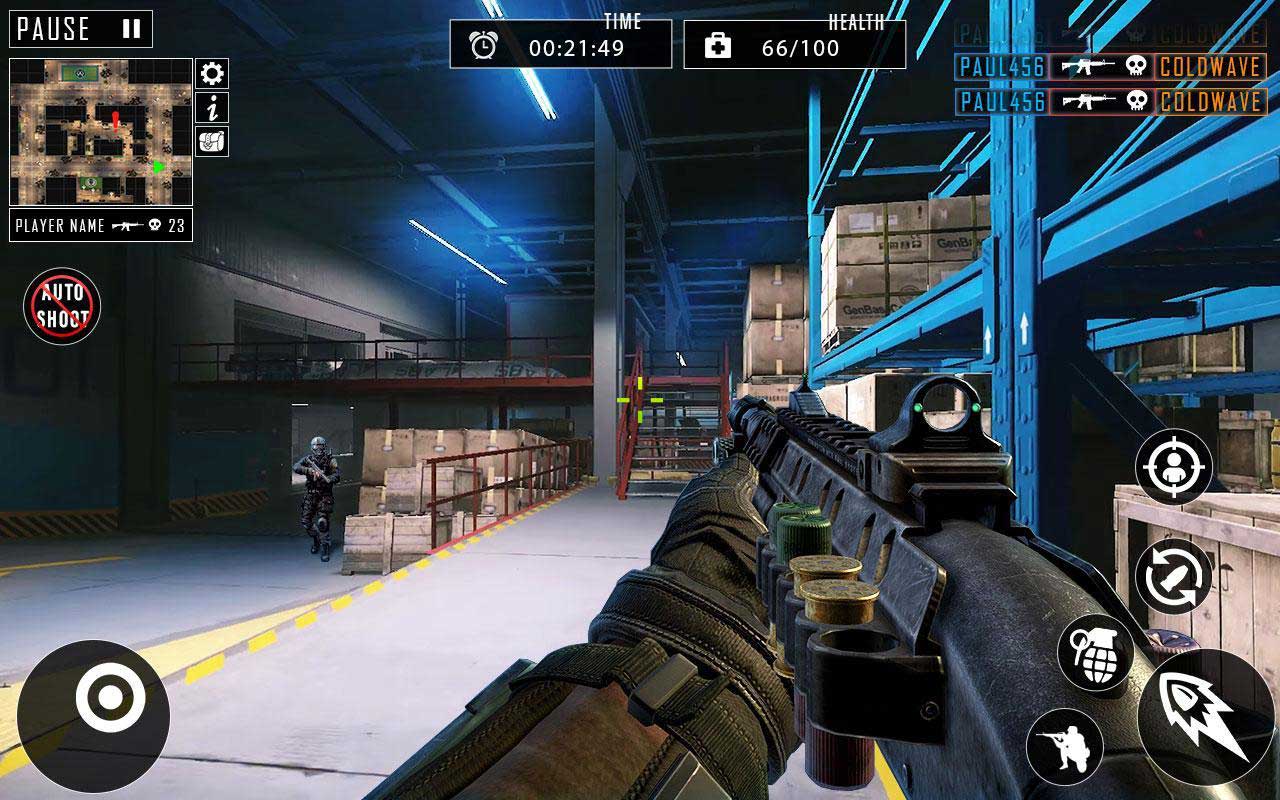Open settings via the gear icon
The height and width of the screenshot is (800, 1280).
point(211,74)
